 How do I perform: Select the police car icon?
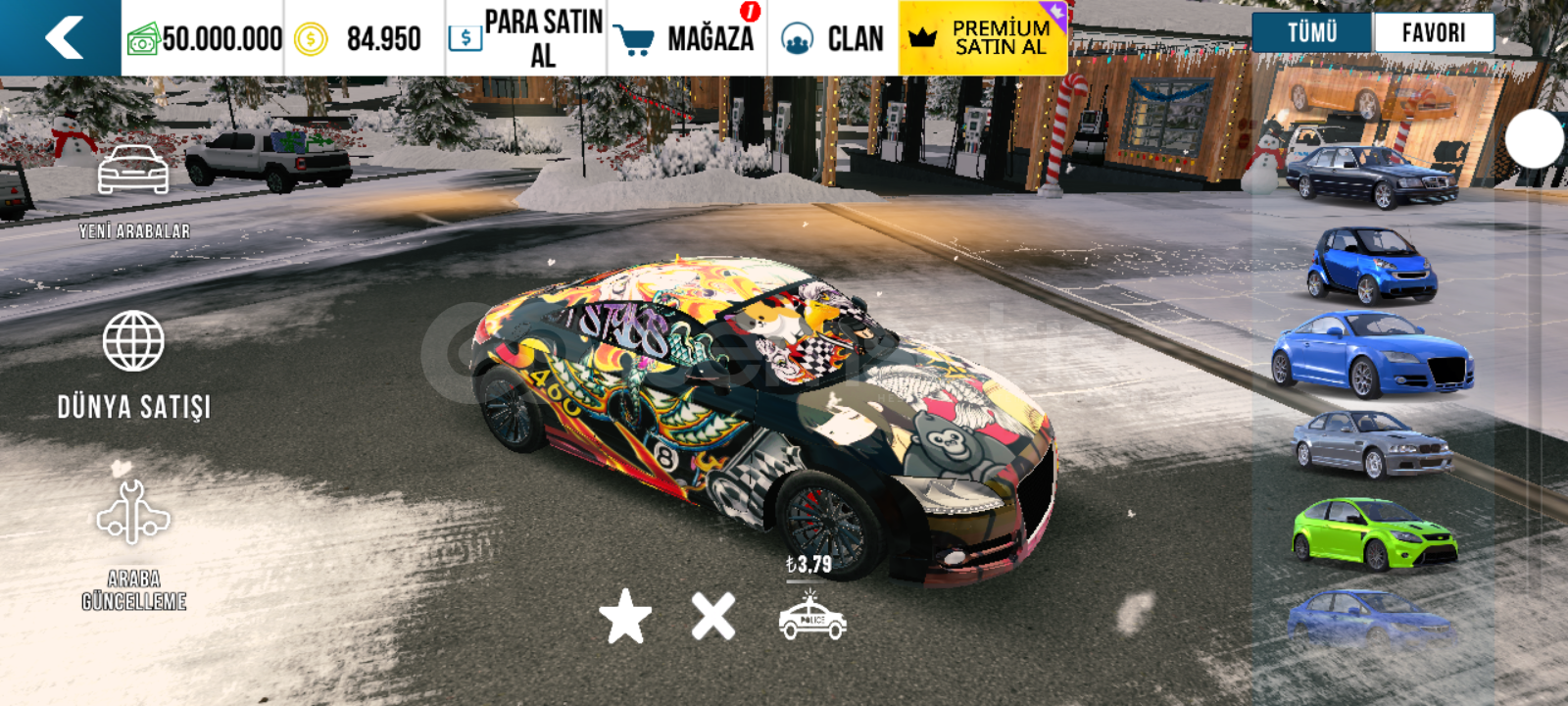tap(812, 618)
